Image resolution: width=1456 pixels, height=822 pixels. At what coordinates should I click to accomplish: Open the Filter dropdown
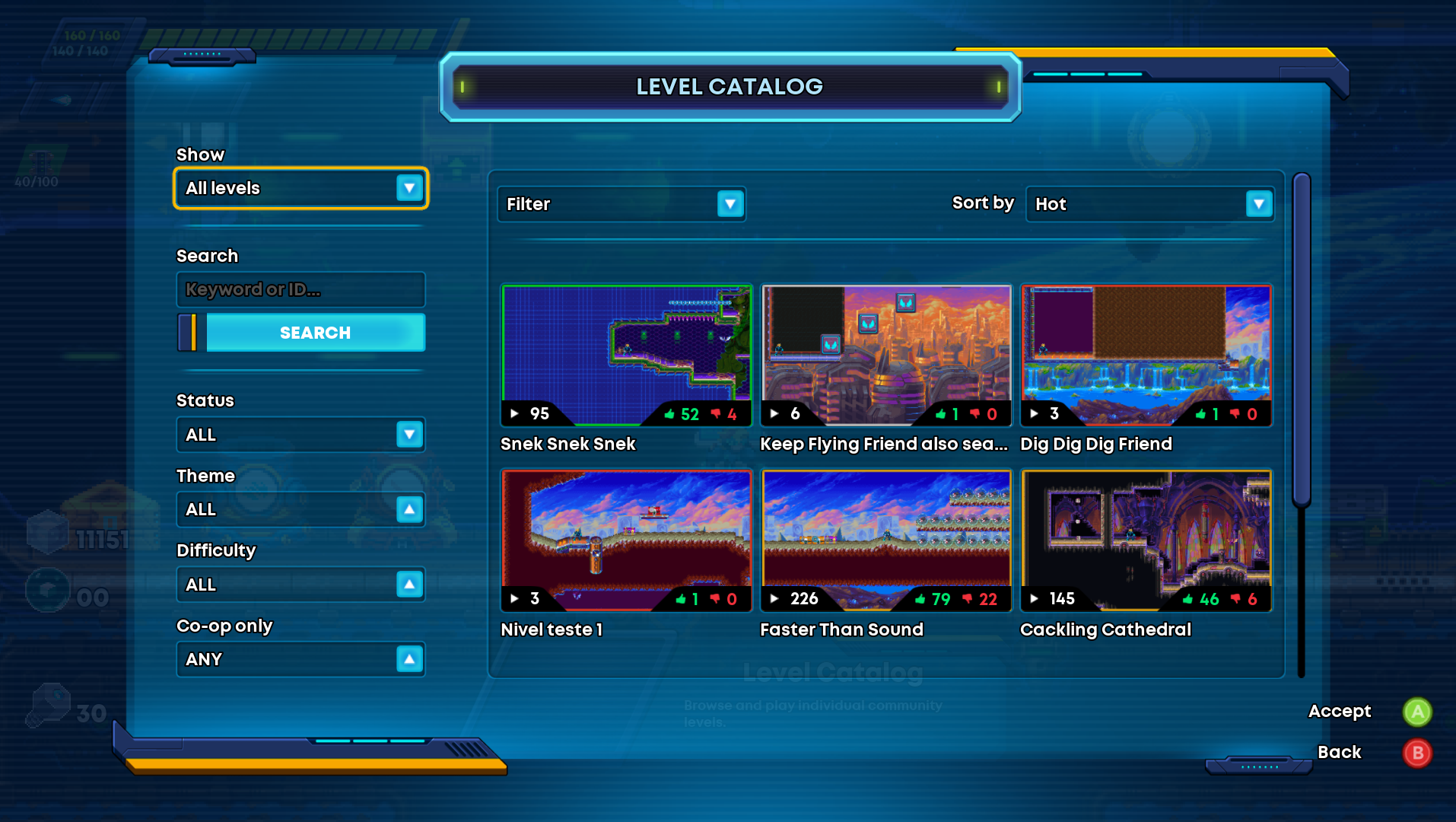coord(621,204)
